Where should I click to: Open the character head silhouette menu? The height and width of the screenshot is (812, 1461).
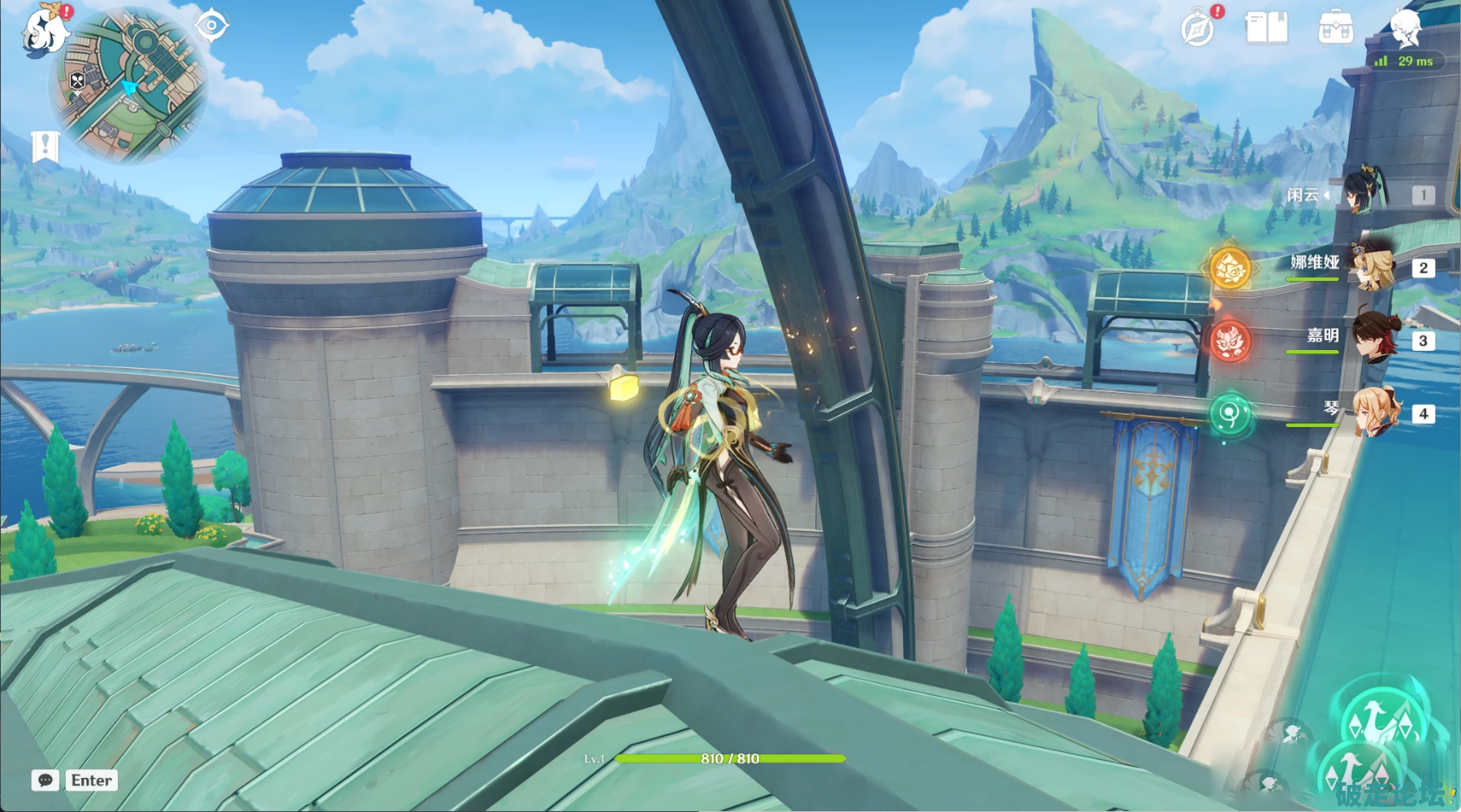[x=1406, y=28]
